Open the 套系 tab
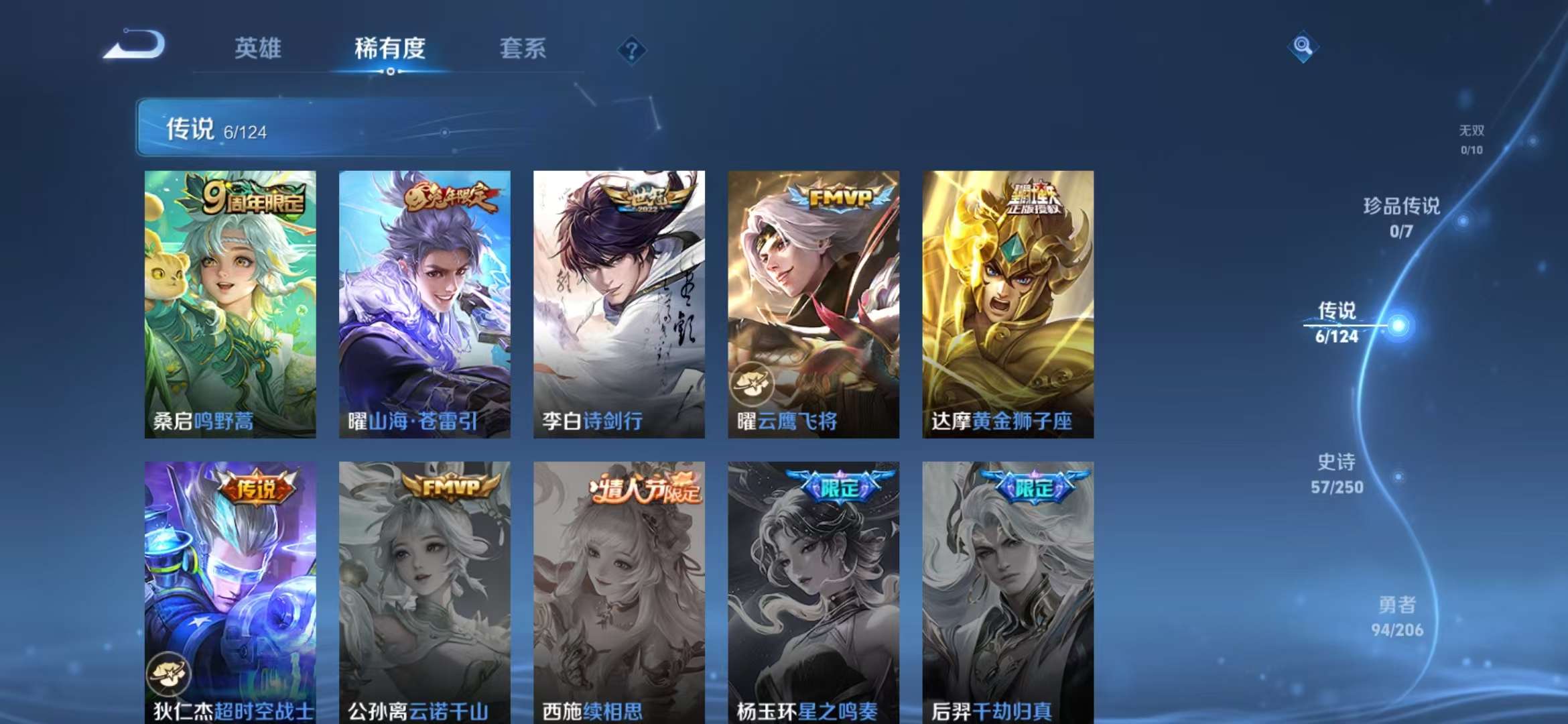This screenshot has width=1568, height=724. coord(521,48)
